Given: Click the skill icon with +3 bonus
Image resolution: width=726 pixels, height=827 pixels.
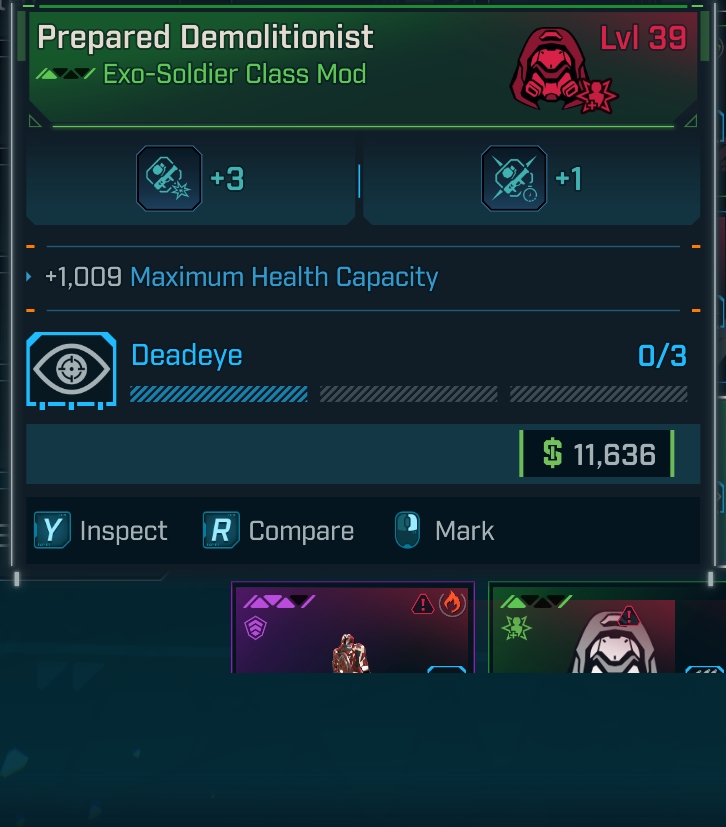Looking at the screenshot, I should tap(169, 178).
